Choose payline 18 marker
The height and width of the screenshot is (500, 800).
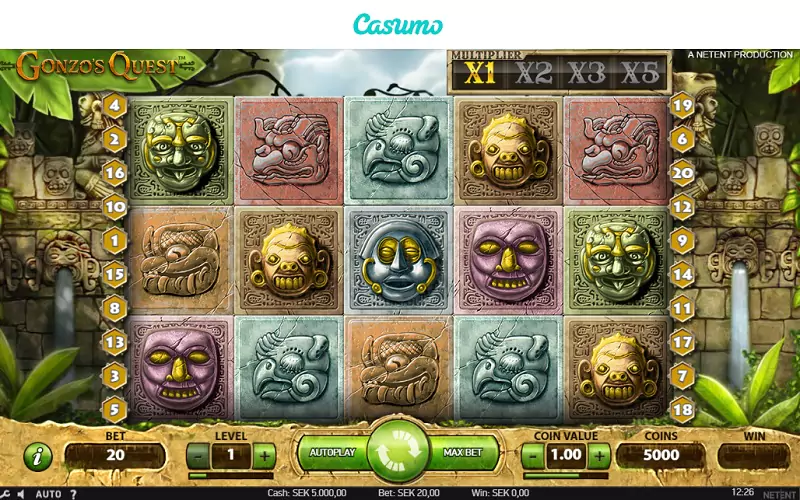click(683, 409)
